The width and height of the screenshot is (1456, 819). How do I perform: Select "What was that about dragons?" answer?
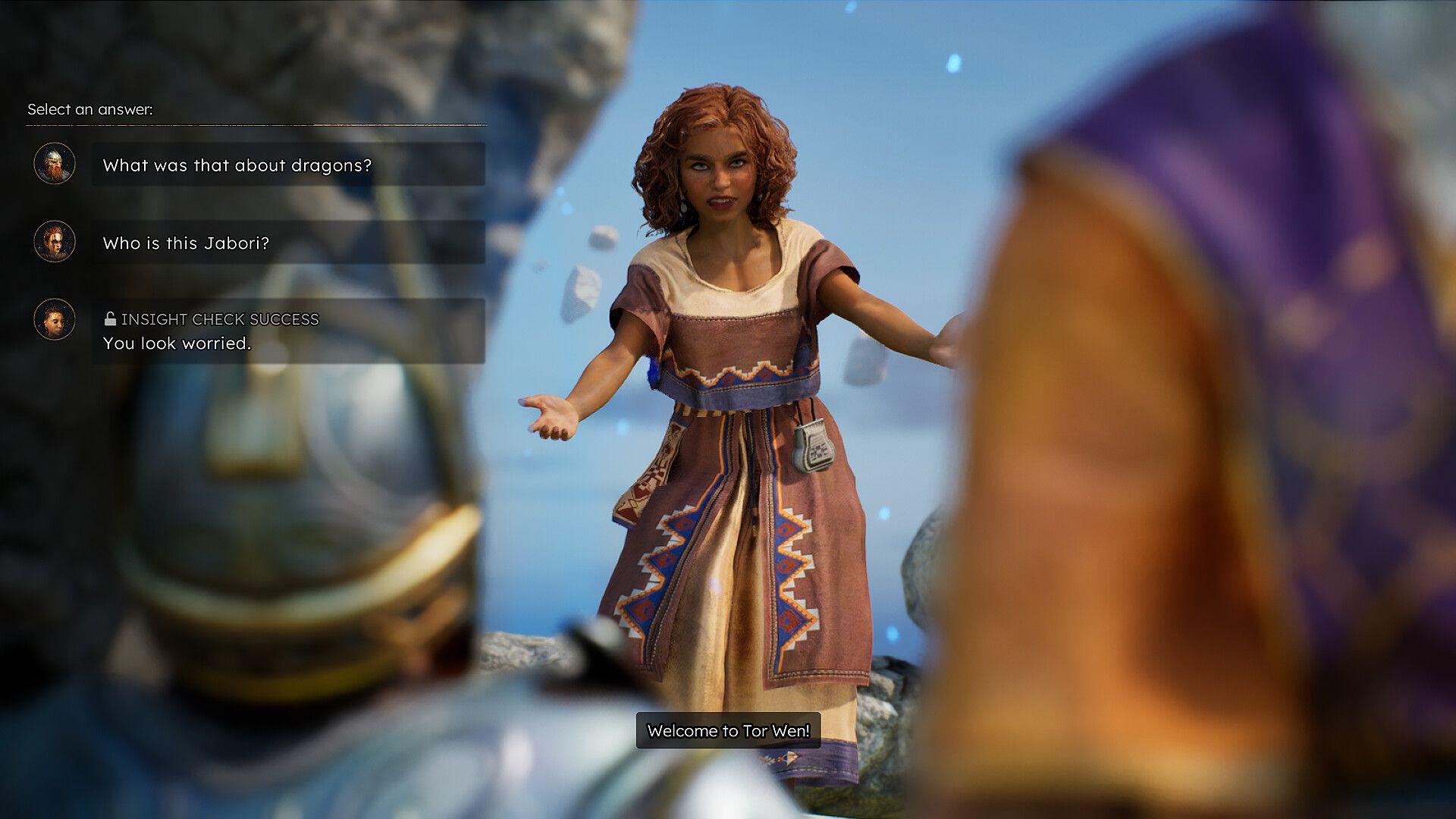pos(288,164)
